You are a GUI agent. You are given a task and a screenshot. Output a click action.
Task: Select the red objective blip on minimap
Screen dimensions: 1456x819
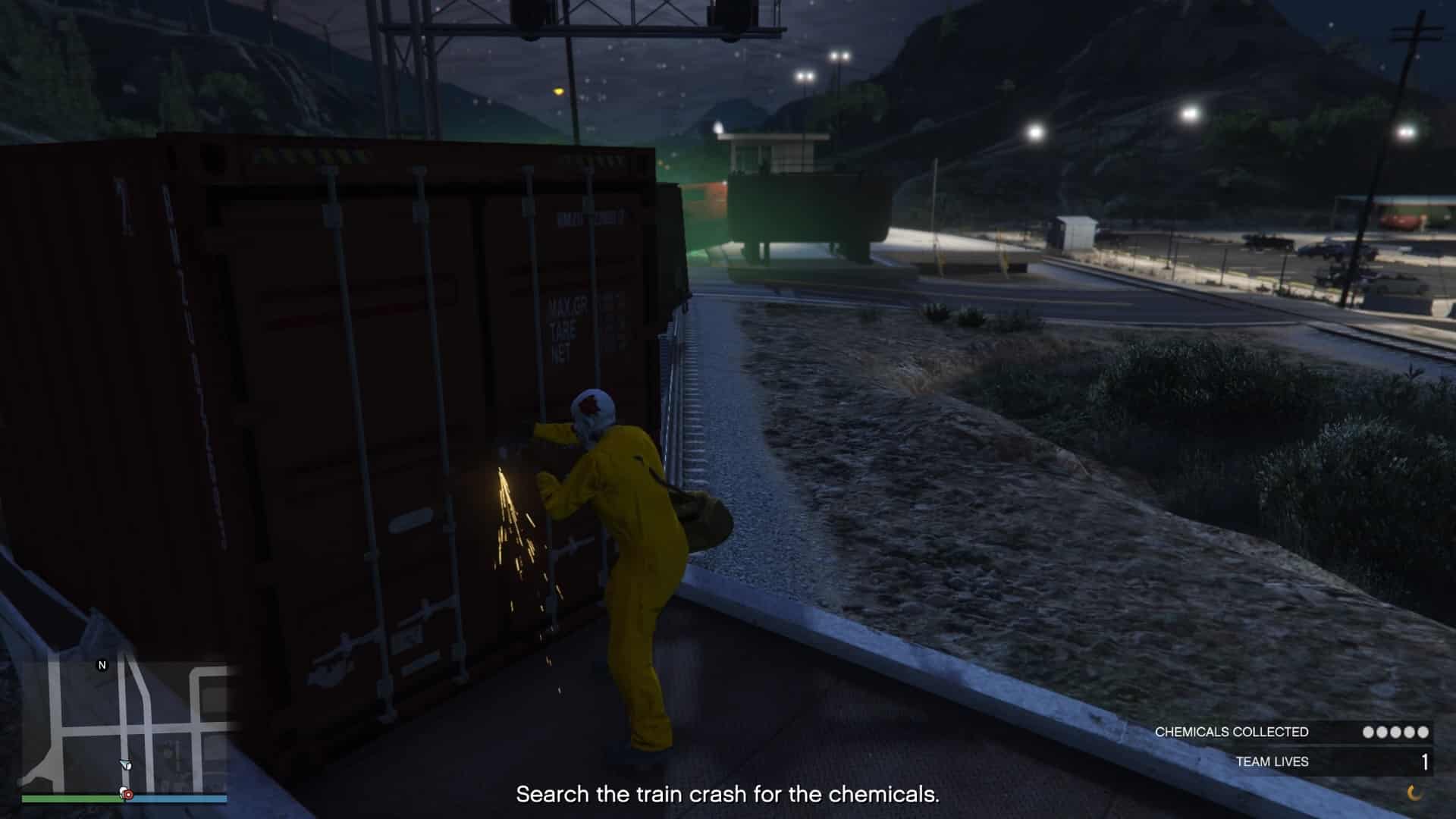click(128, 794)
